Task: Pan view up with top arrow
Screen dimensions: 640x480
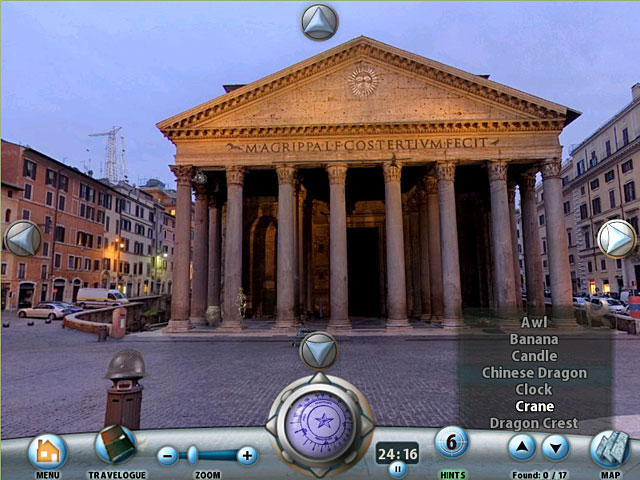Action: [x=320, y=21]
